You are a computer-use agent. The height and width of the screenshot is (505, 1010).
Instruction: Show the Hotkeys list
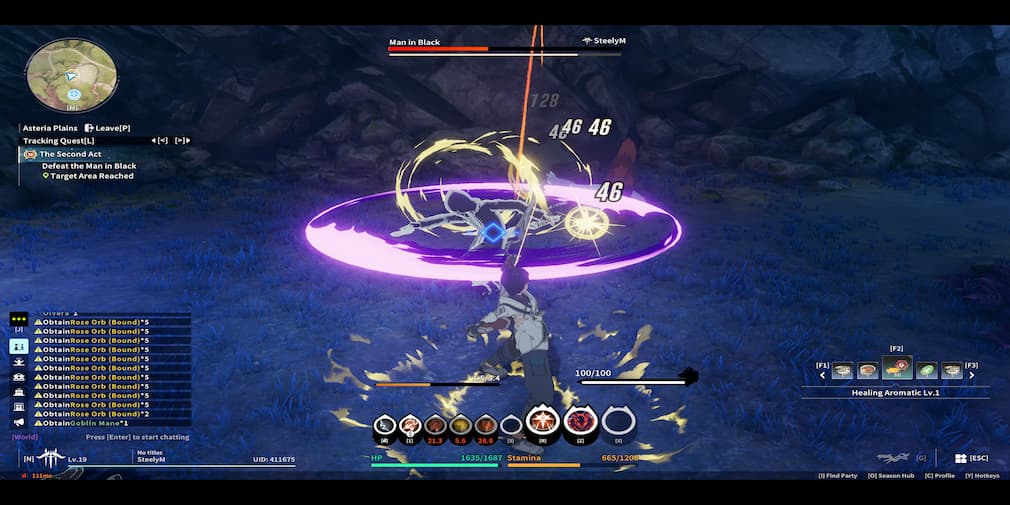[x=982, y=476]
